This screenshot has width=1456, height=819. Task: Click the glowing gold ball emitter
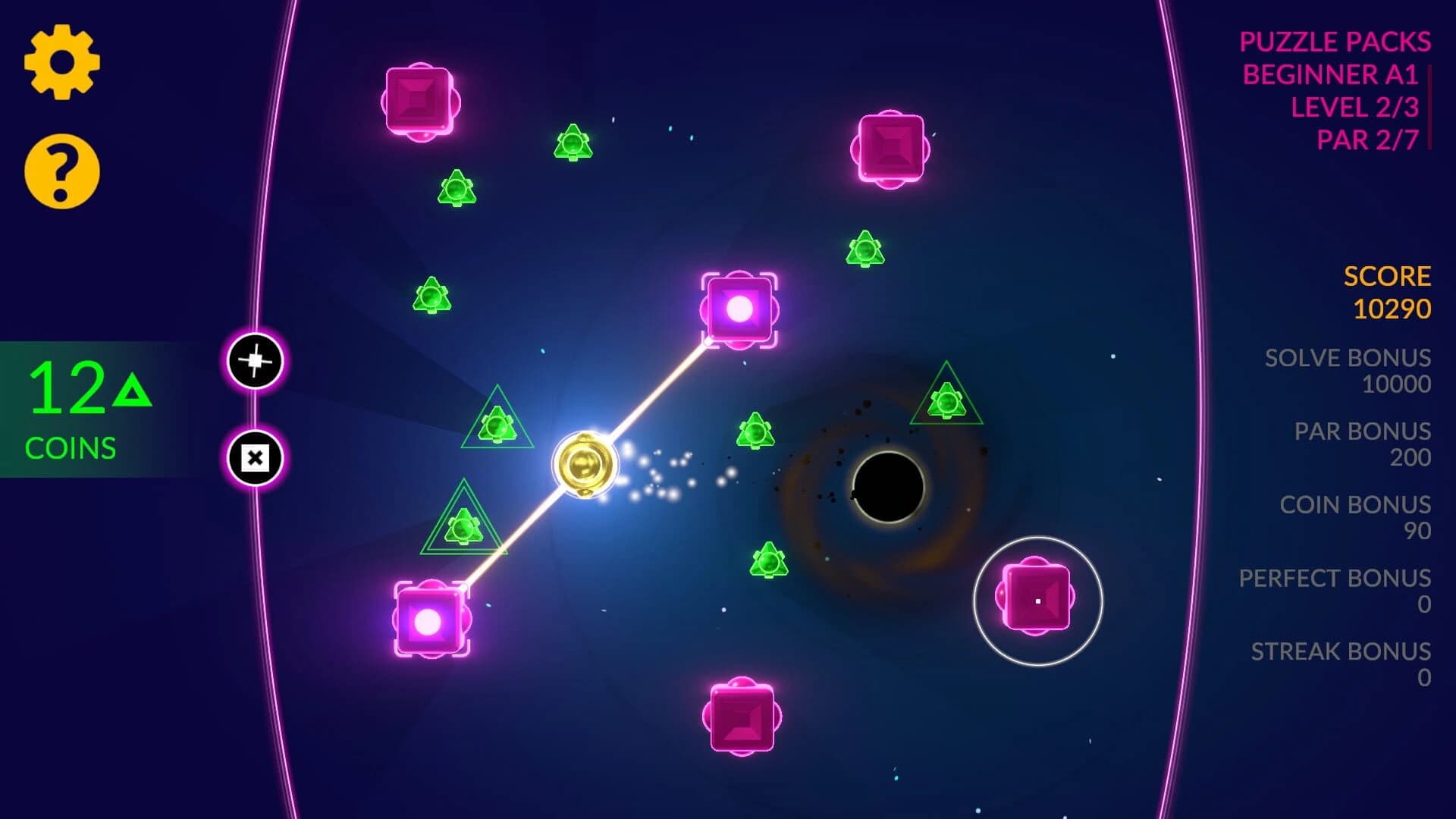[x=584, y=463]
